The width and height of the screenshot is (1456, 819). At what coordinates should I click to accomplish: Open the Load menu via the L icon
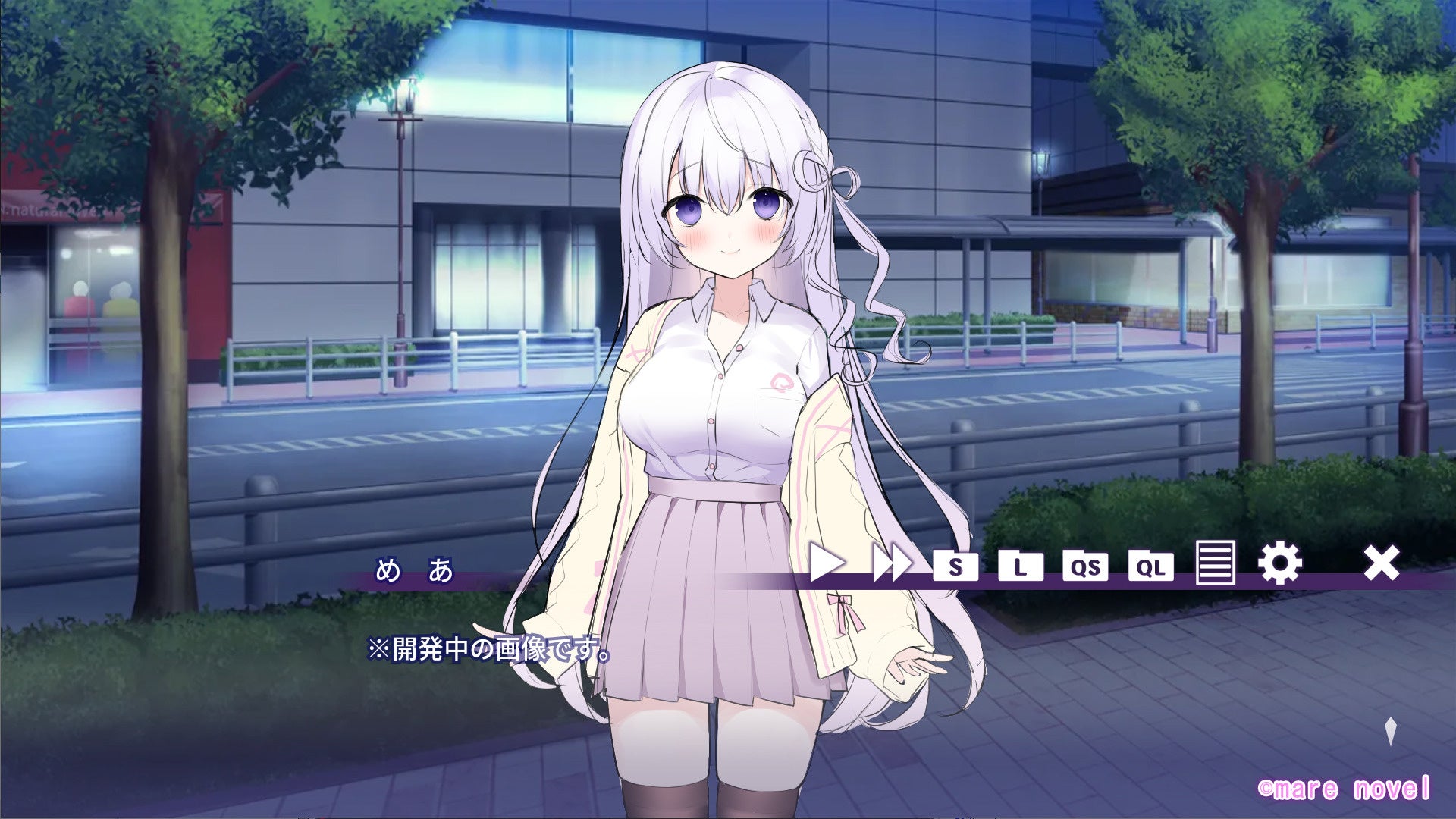[x=1020, y=565]
